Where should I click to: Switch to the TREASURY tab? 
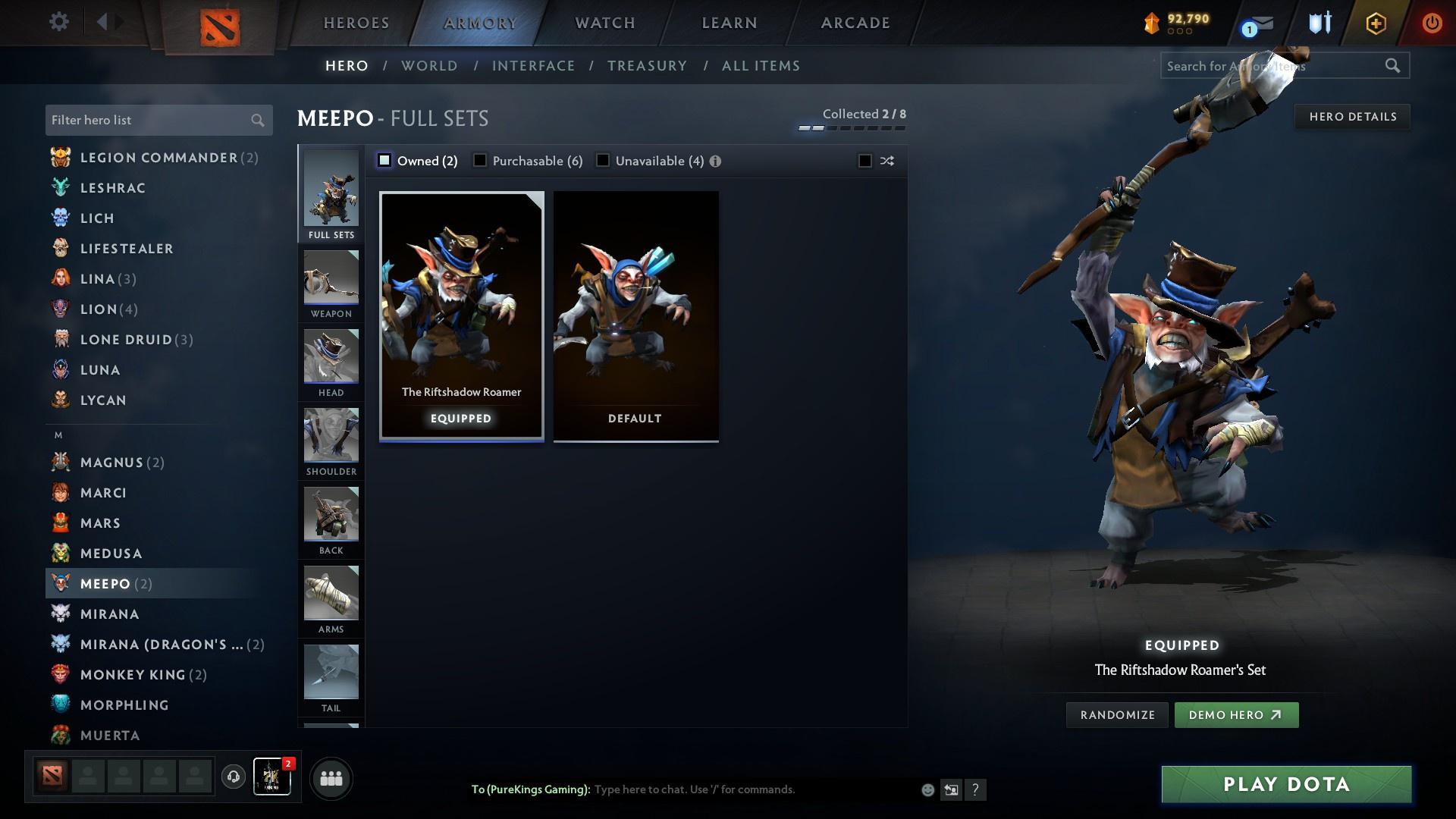(647, 66)
